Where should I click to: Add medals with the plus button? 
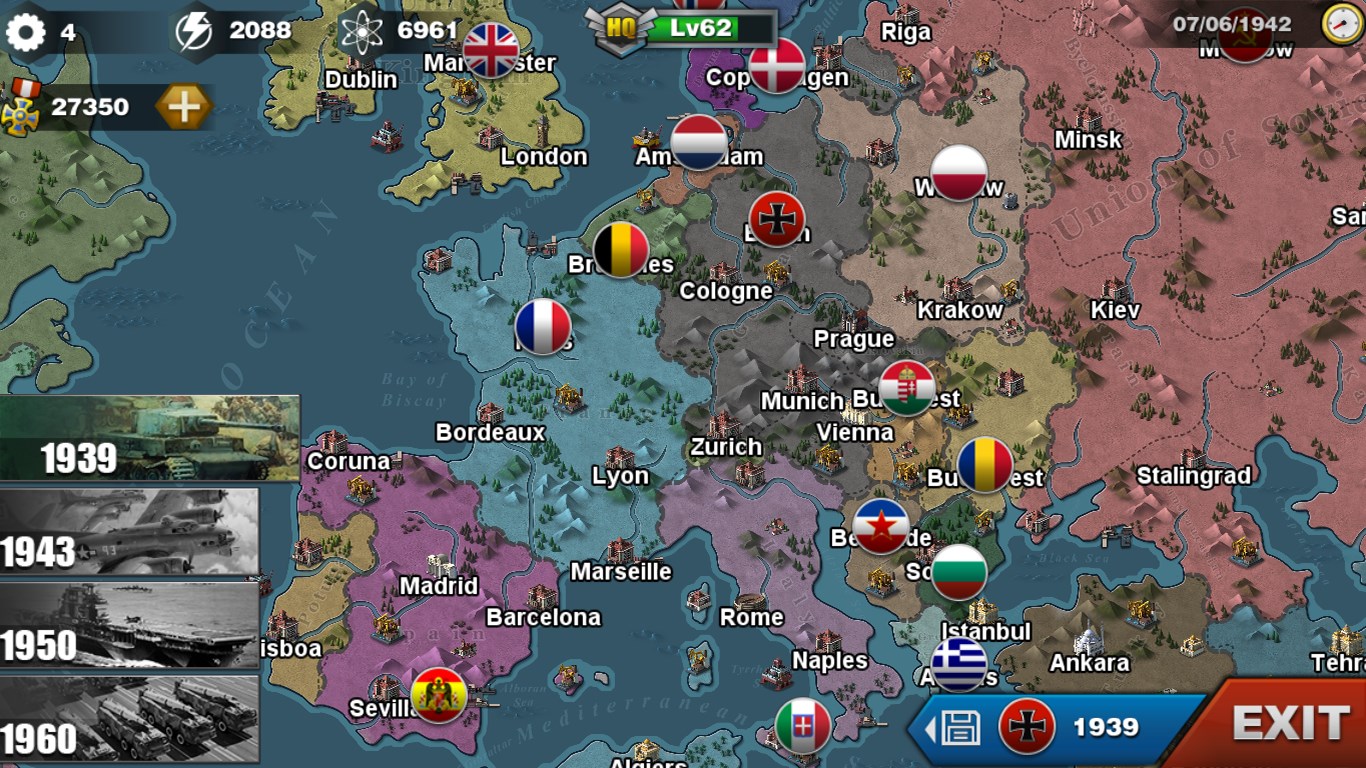(x=184, y=107)
